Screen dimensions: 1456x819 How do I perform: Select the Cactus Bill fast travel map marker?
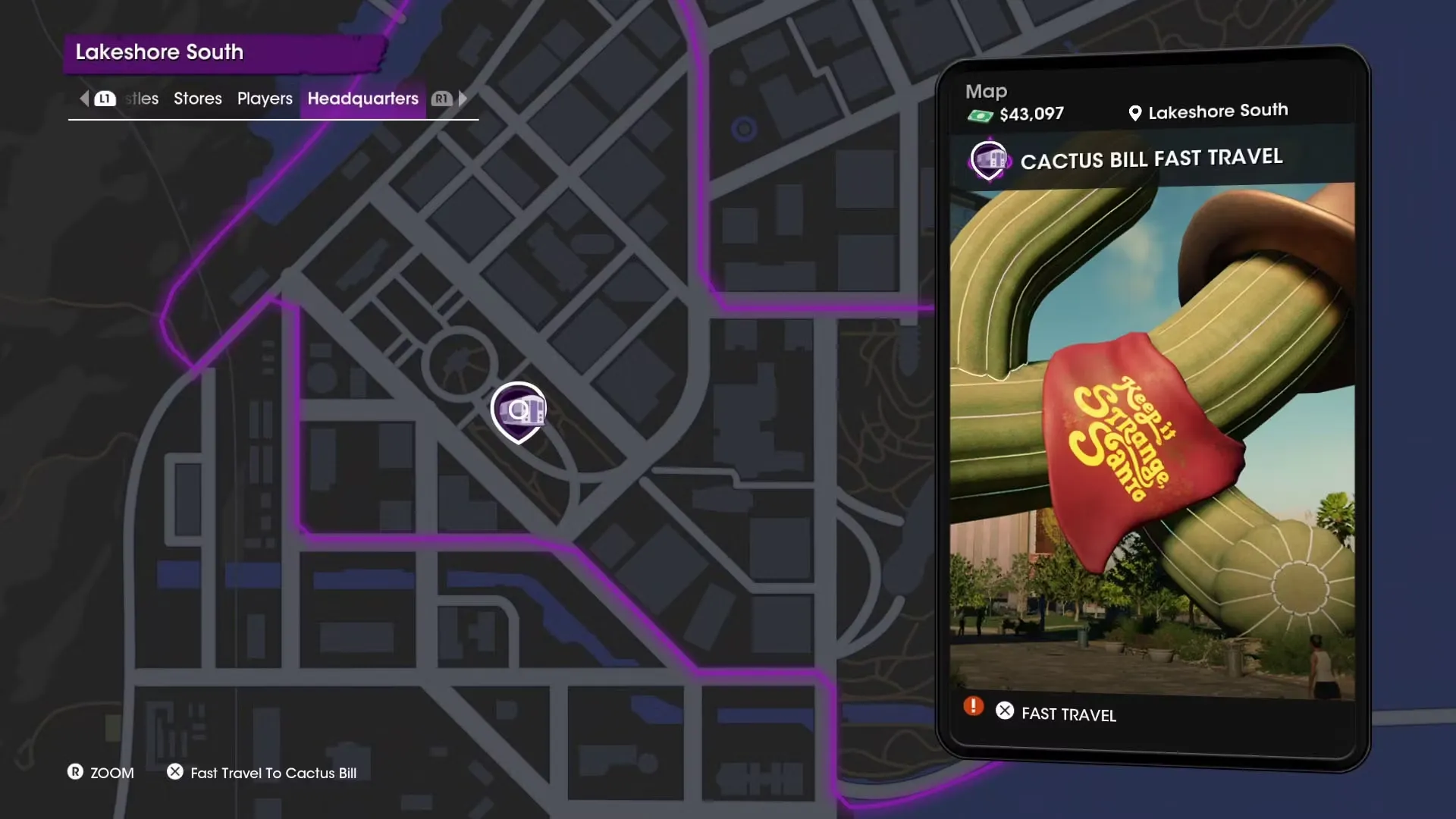tap(518, 411)
